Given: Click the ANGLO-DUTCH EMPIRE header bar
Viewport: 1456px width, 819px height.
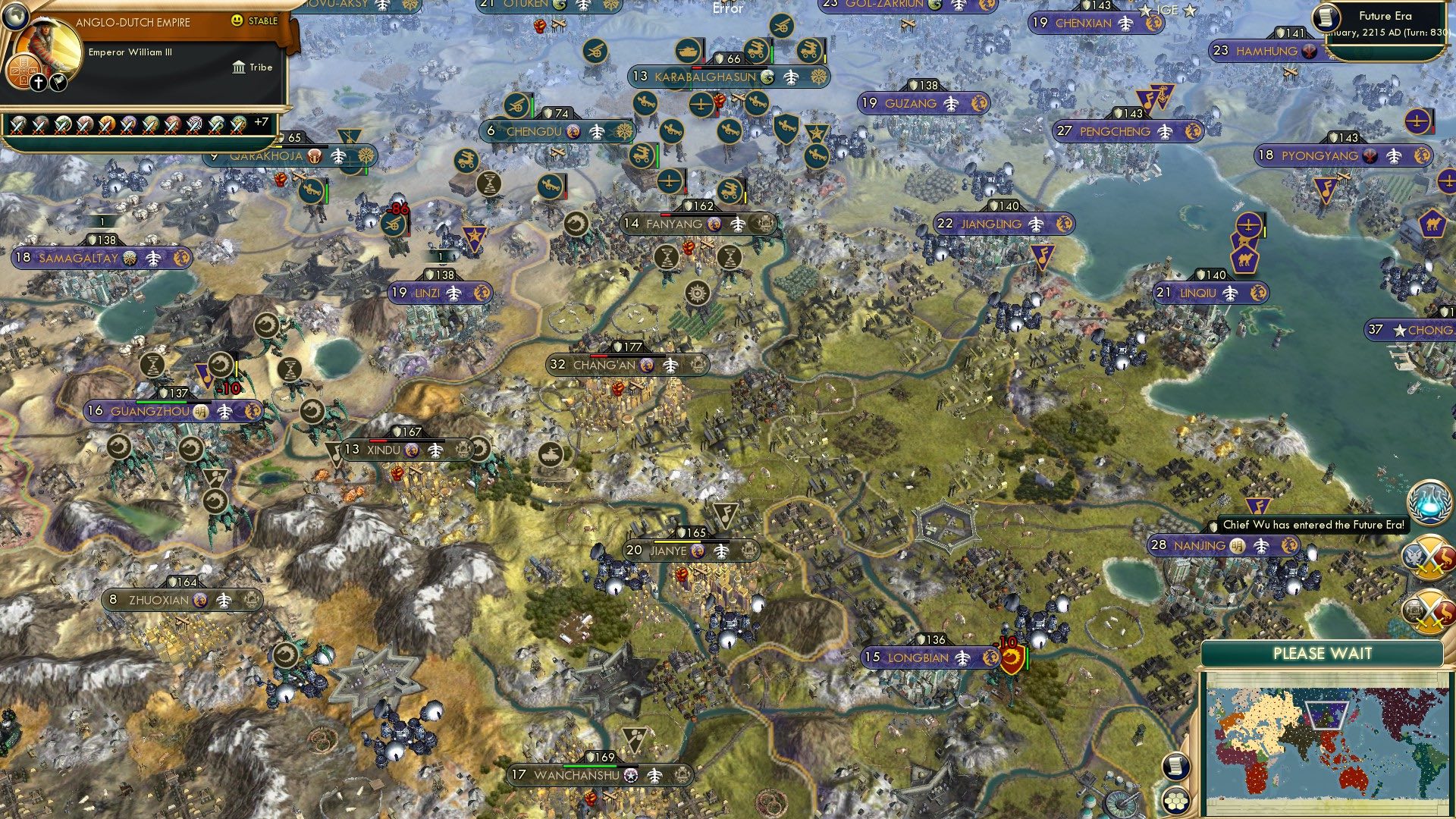Looking at the screenshot, I should click(133, 22).
